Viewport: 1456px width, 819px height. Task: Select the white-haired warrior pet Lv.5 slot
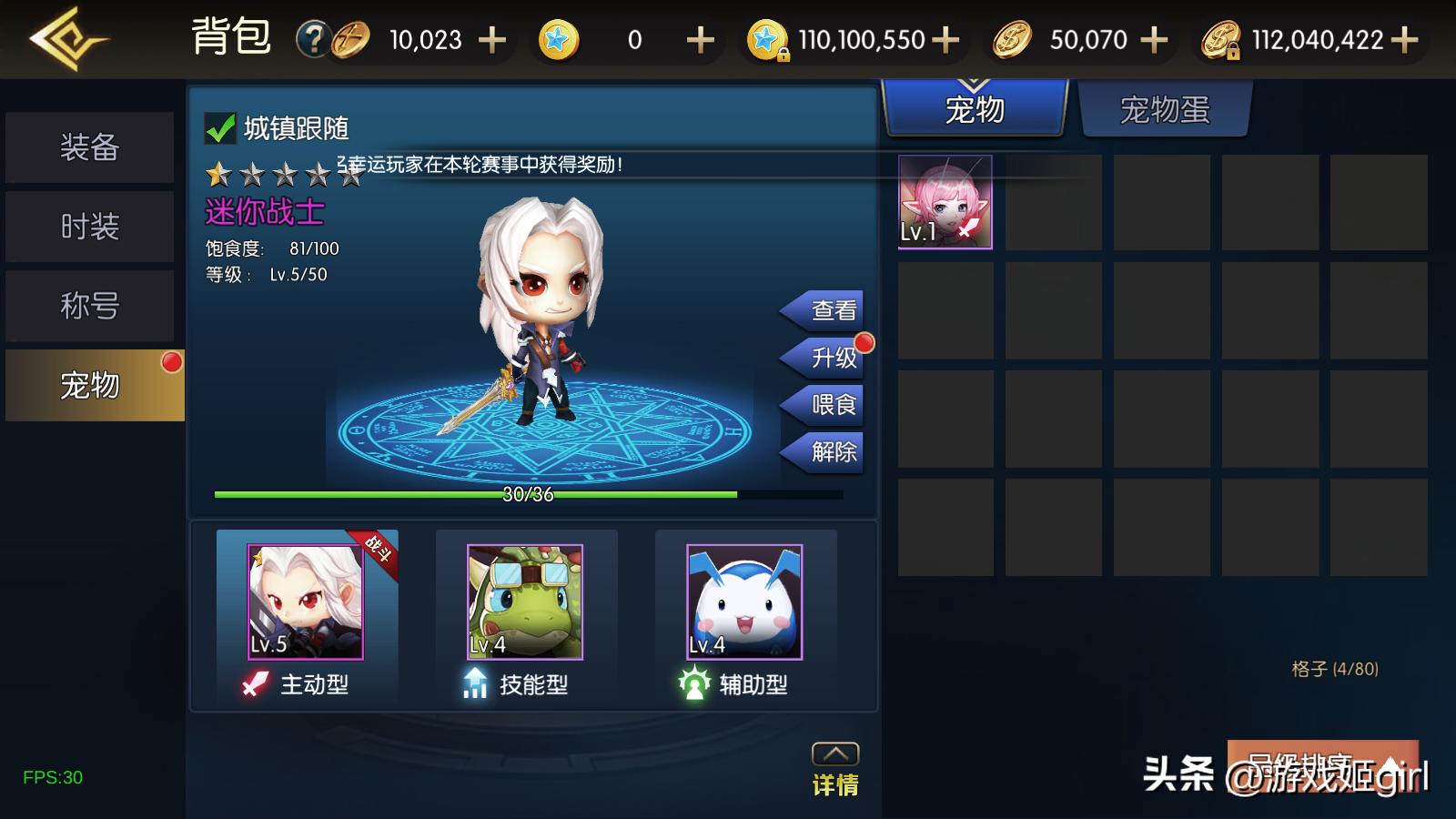[306, 602]
